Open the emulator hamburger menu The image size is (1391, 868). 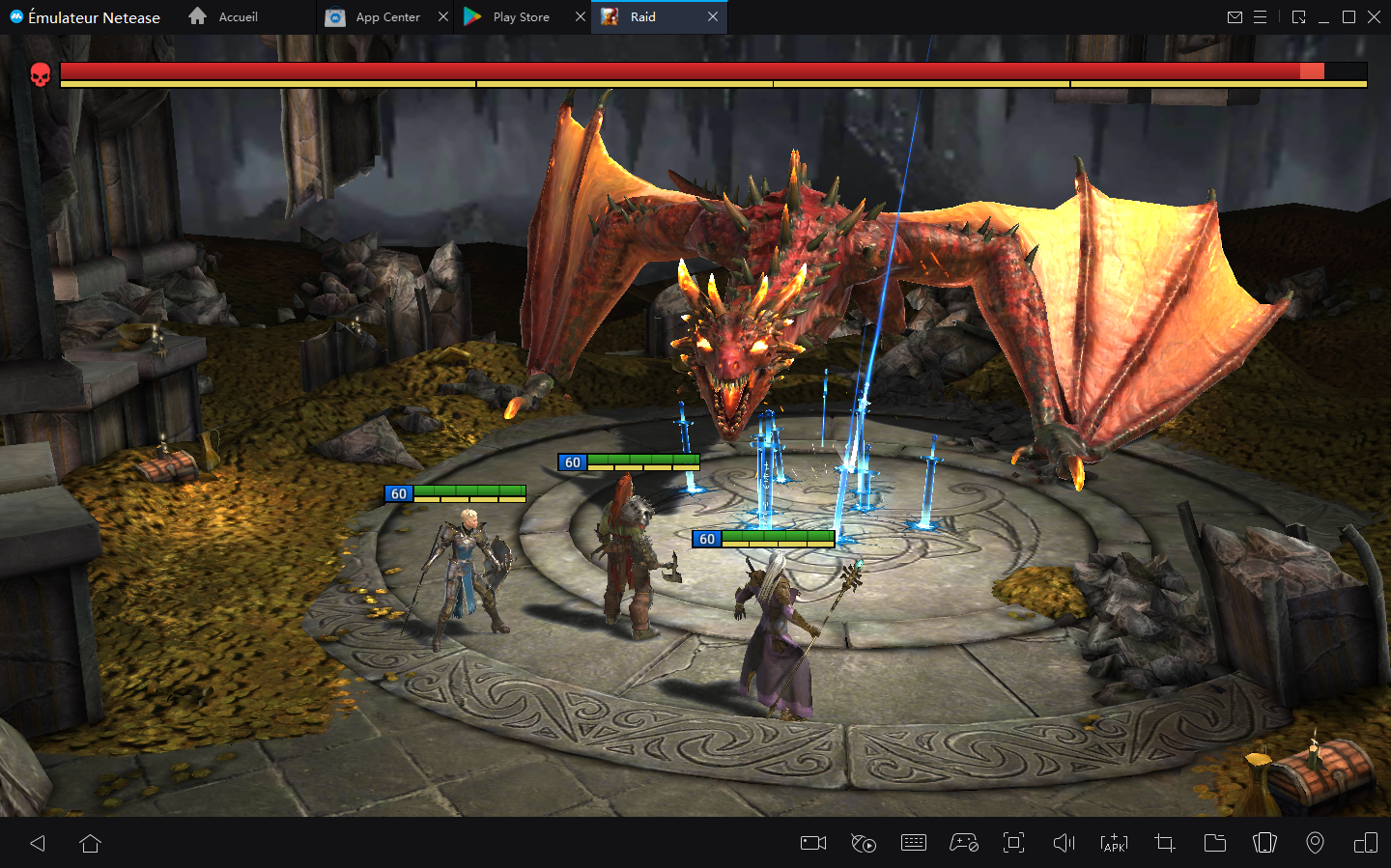pos(1261,16)
